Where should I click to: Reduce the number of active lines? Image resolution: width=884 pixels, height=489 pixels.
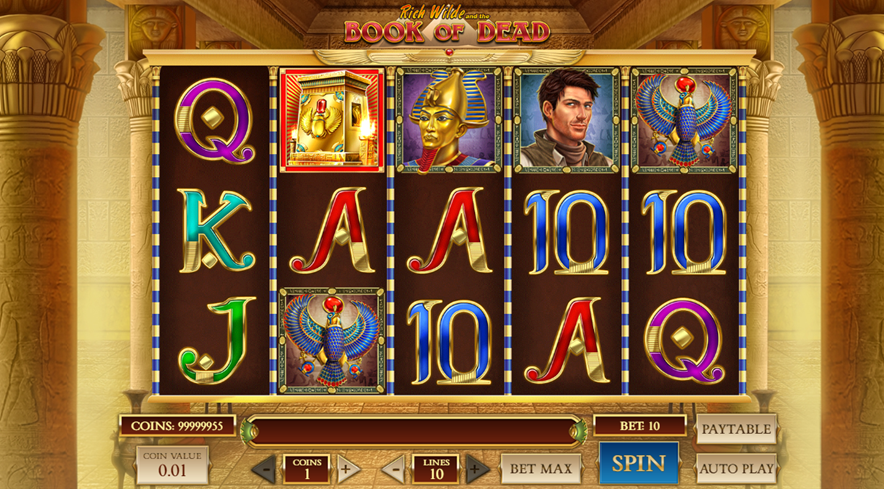pos(394,468)
